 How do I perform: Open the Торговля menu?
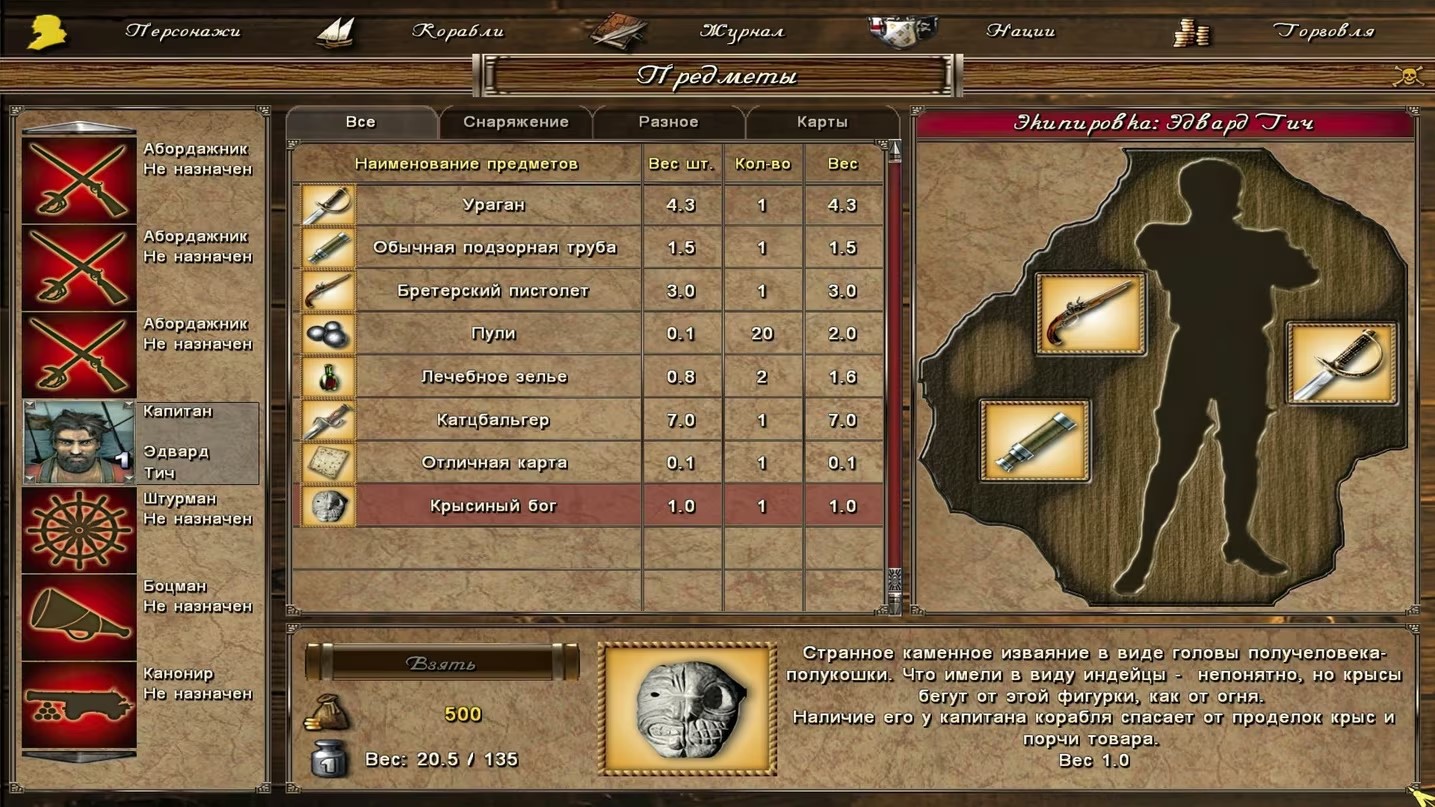tap(1323, 31)
